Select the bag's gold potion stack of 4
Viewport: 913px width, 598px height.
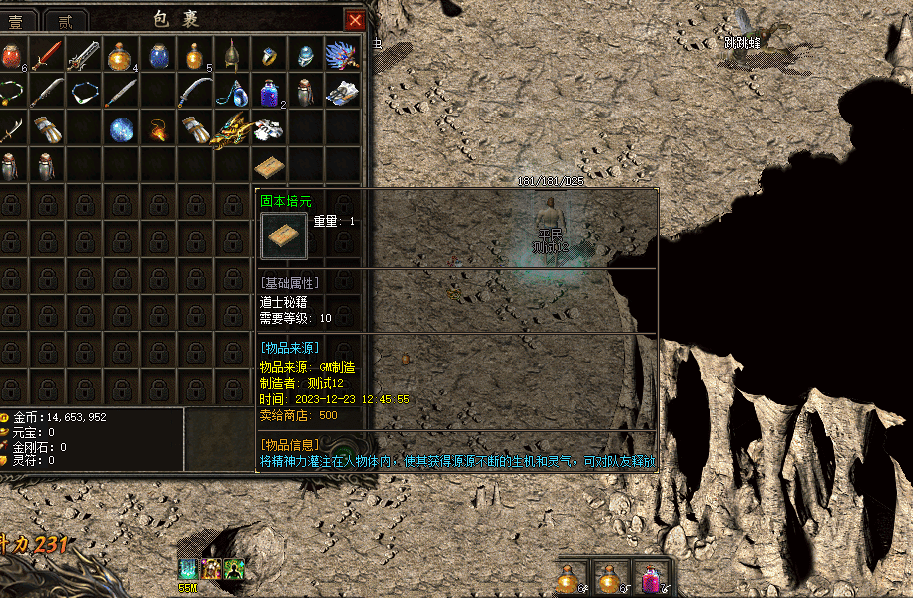(x=120, y=56)
